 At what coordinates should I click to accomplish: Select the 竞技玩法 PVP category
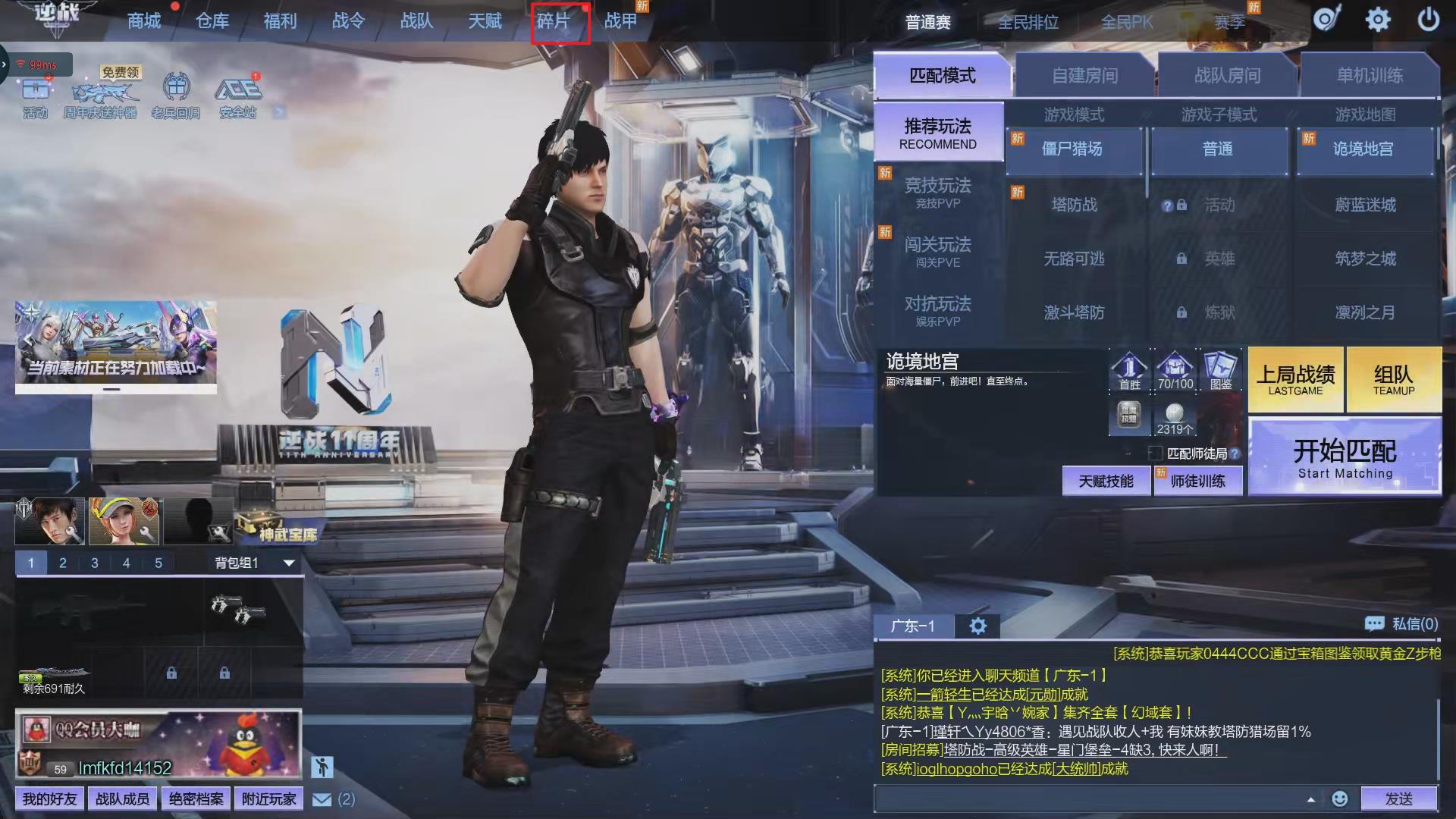938,193
